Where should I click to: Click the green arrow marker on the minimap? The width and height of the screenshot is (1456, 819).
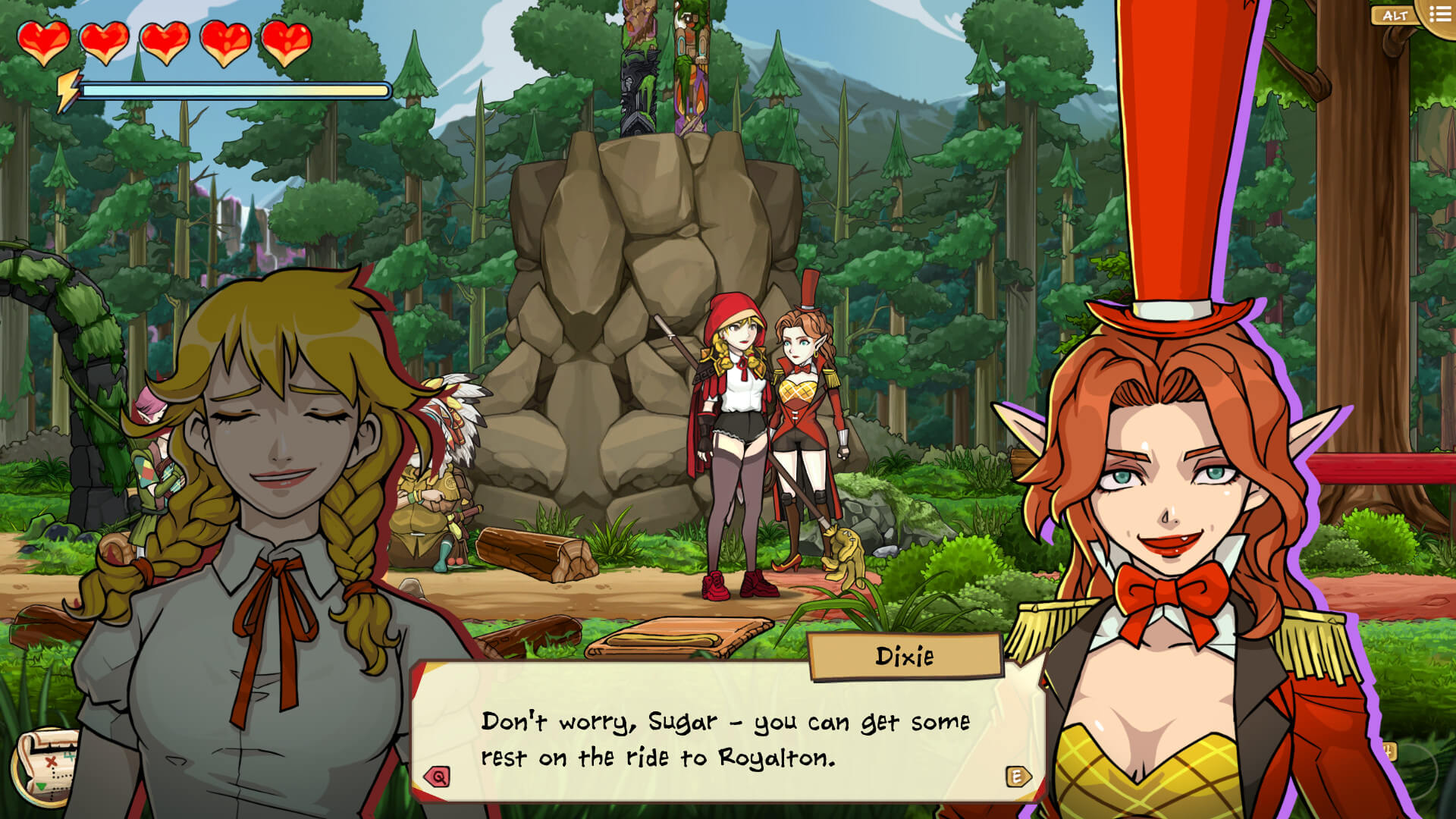[40, 787]
